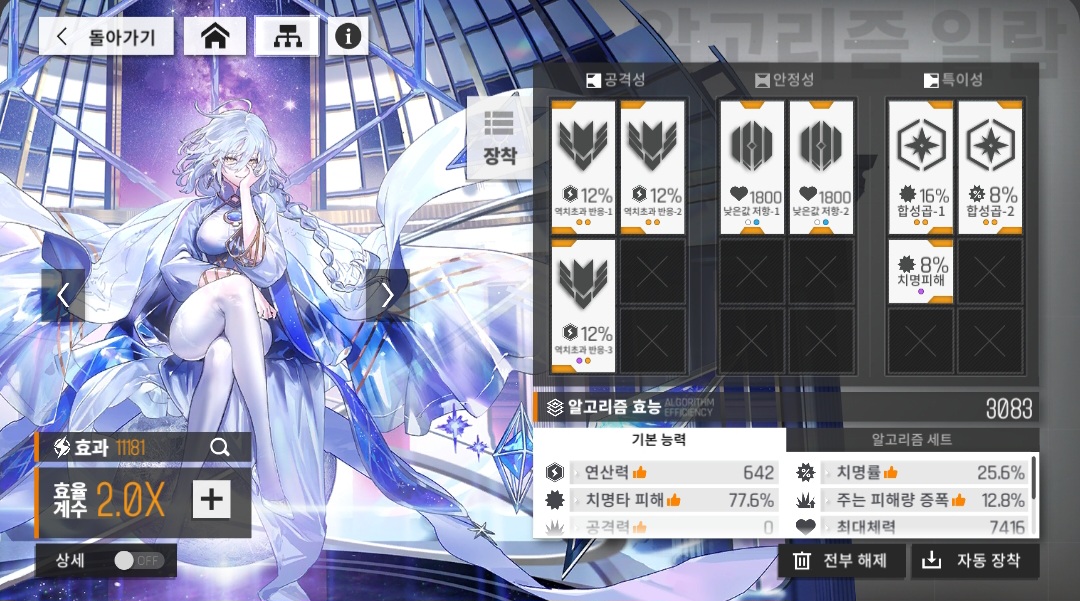Screen dimensions: 1080x601
Task: Go back with the 돌아가기 button
Action: (x=107, y=37)
